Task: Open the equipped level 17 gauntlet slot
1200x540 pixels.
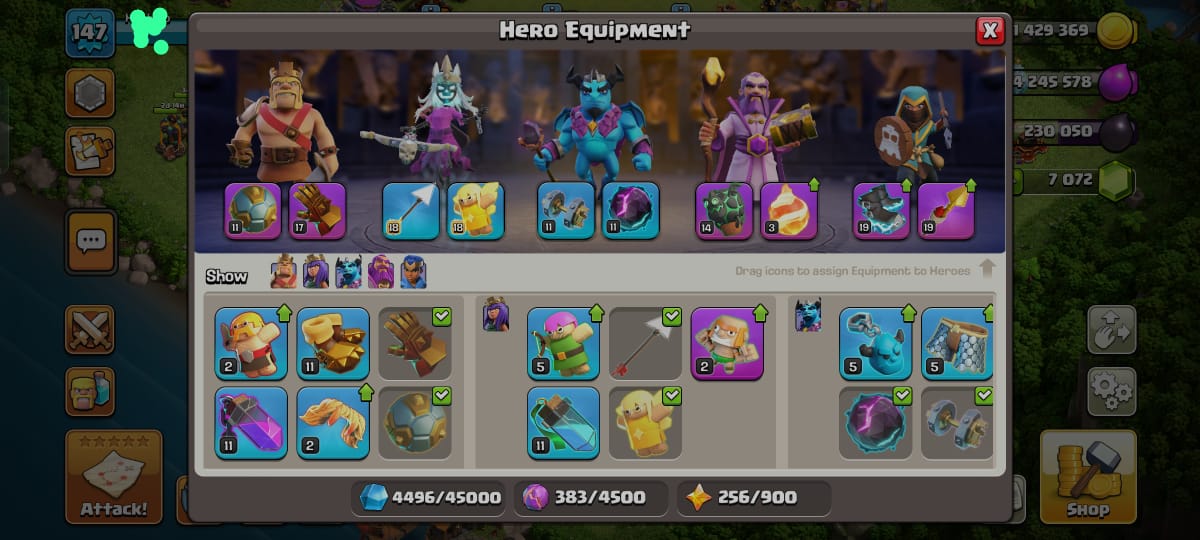Action: click(317, 211)
